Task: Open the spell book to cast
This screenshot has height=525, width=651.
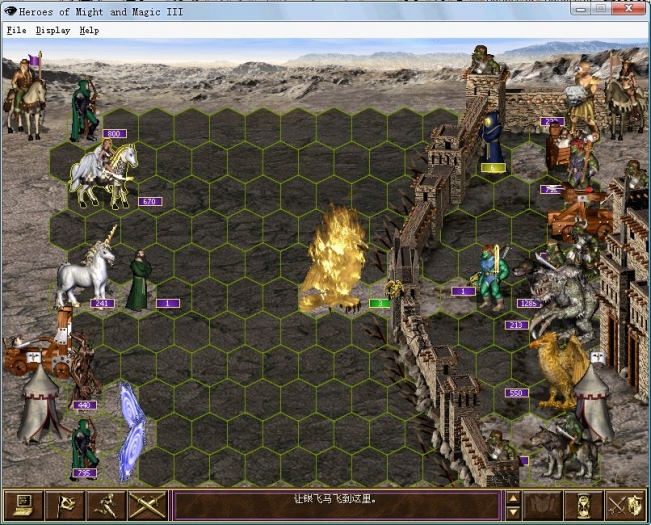Action: (x=543, y=505)
